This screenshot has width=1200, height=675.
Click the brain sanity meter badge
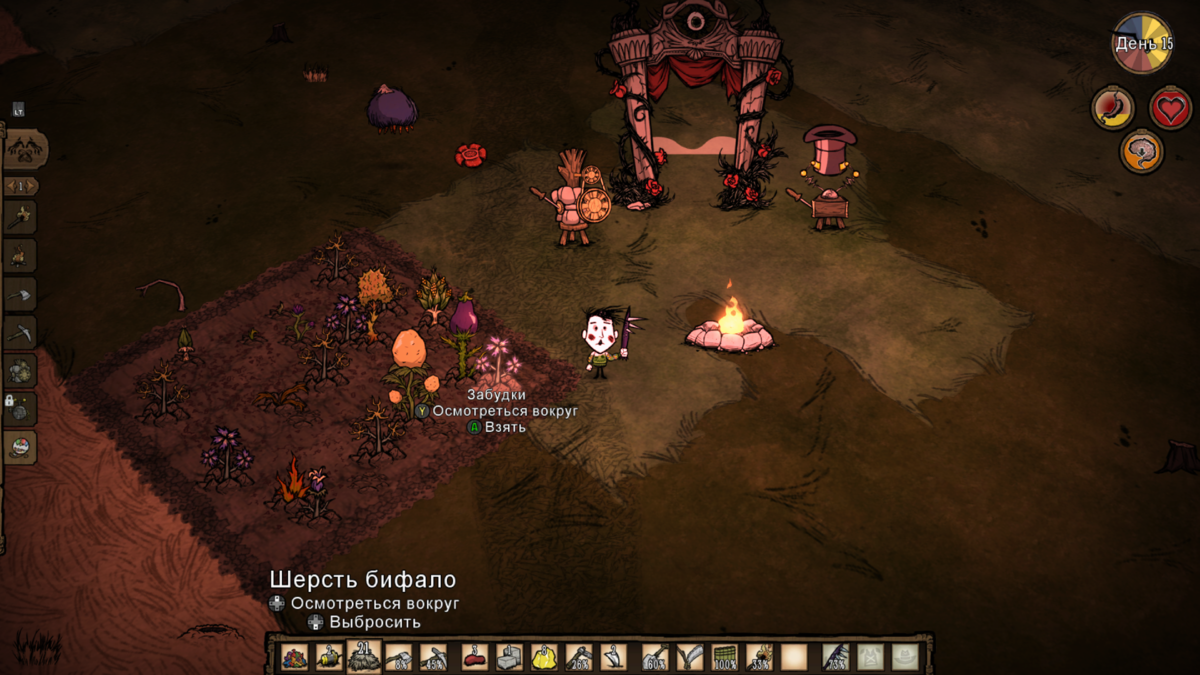coord(1141,152)
